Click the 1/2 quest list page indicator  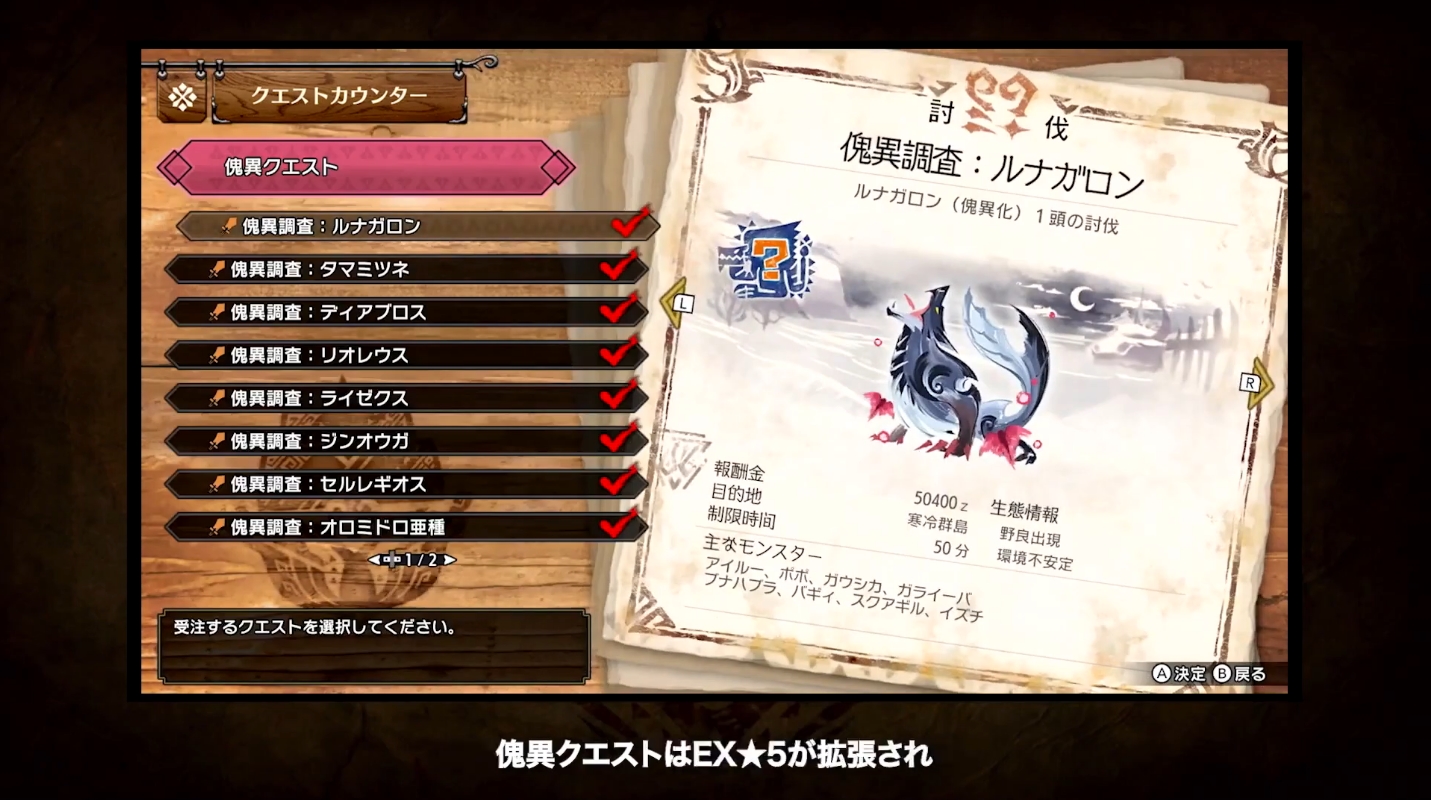tap(412, 560)
